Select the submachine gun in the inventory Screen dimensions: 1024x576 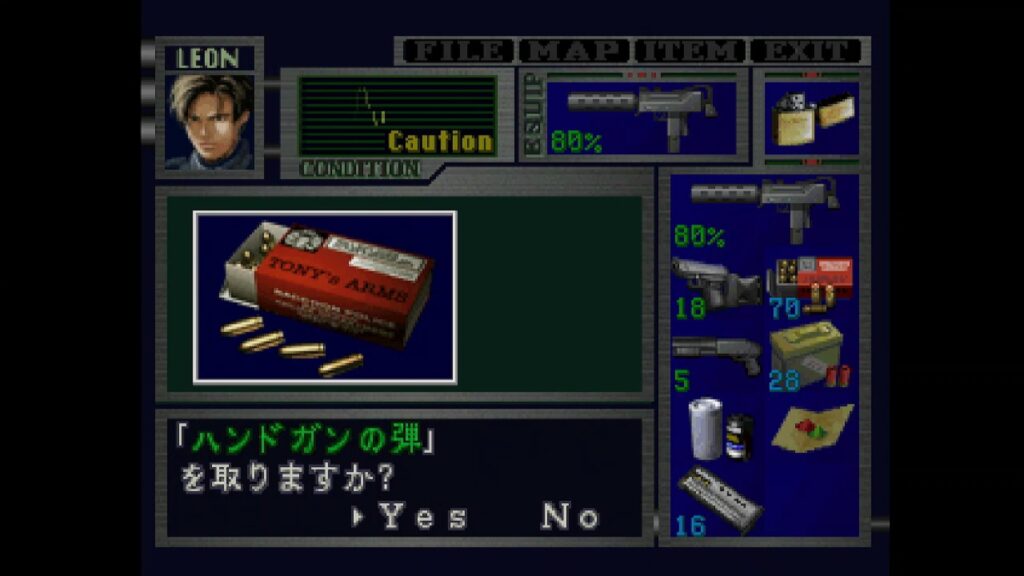point(764,210)
